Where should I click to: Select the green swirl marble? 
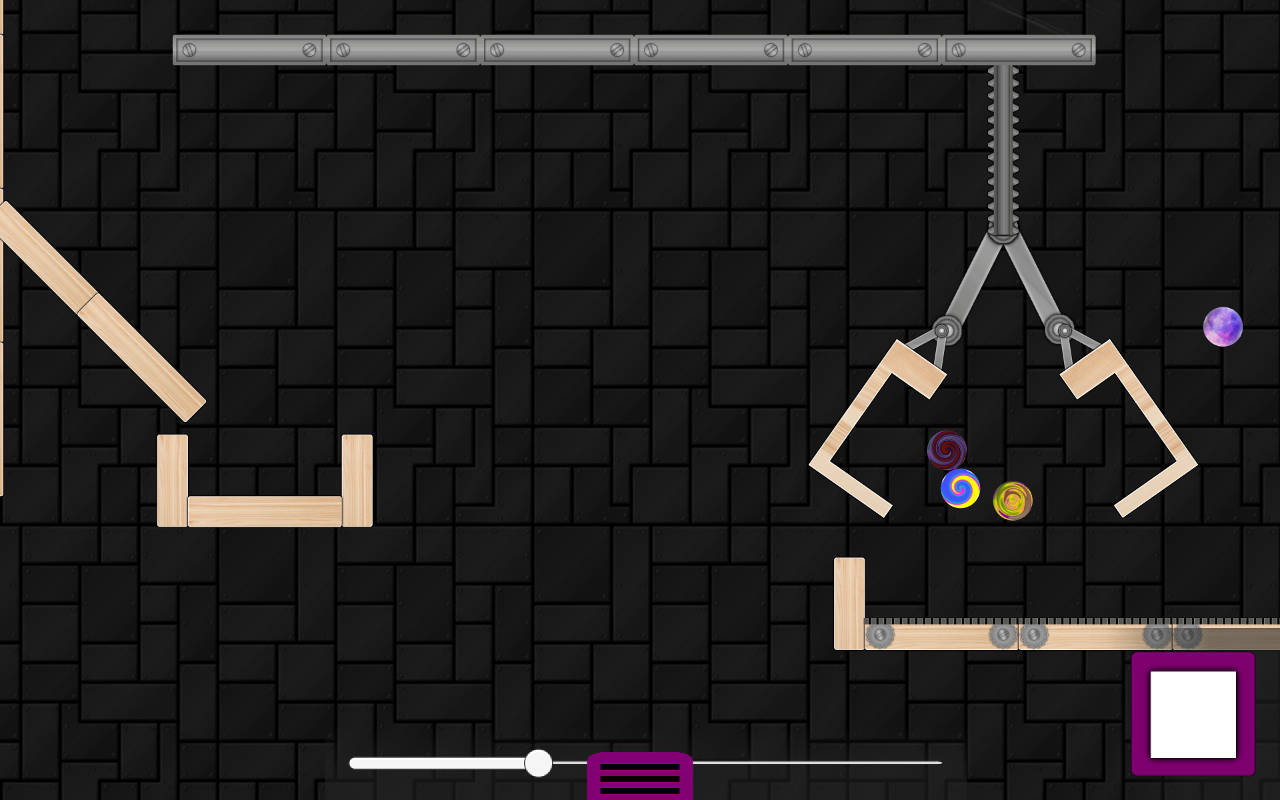click(x=1011, y=500)
